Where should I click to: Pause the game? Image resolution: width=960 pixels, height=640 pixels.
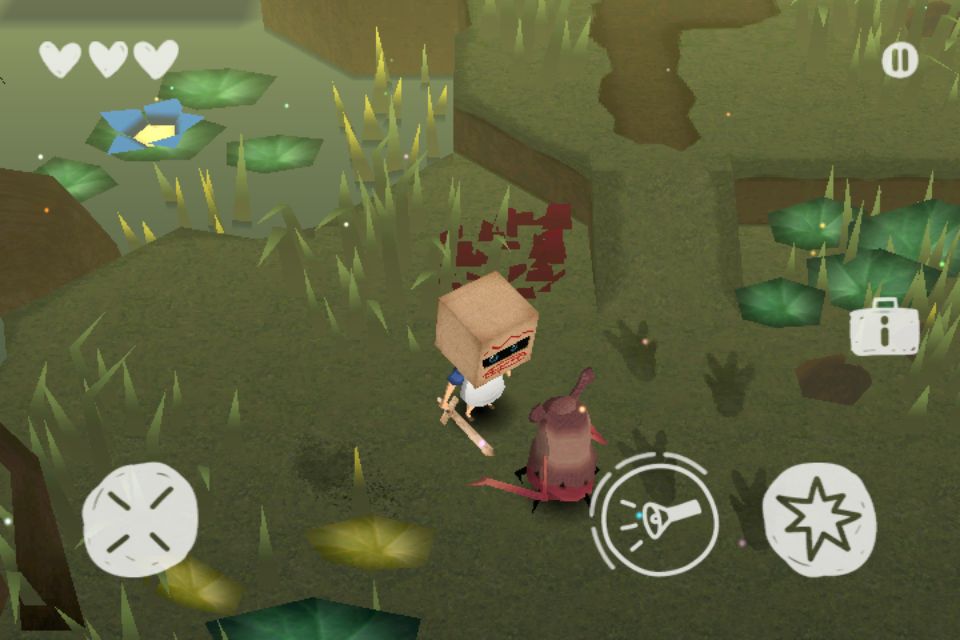pos(899,61)
